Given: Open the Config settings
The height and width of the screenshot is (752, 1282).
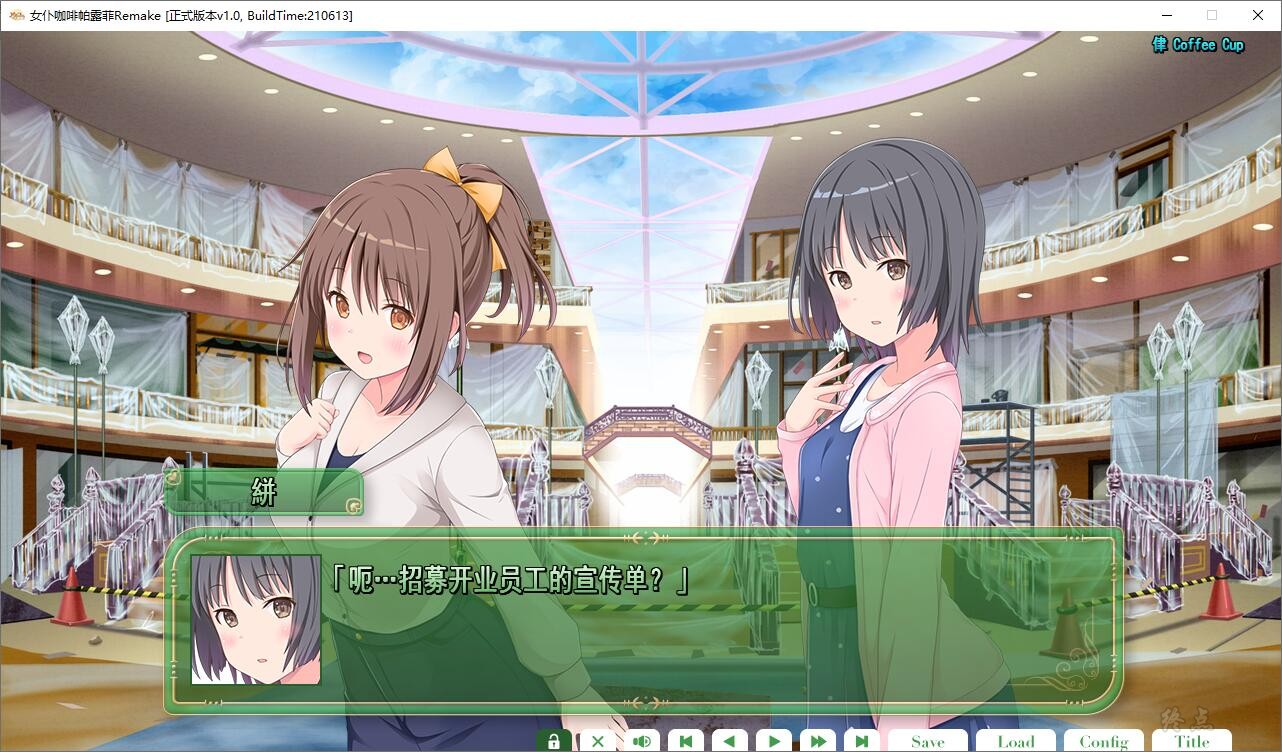Looking at the screenshot, I should (1103, 741).
